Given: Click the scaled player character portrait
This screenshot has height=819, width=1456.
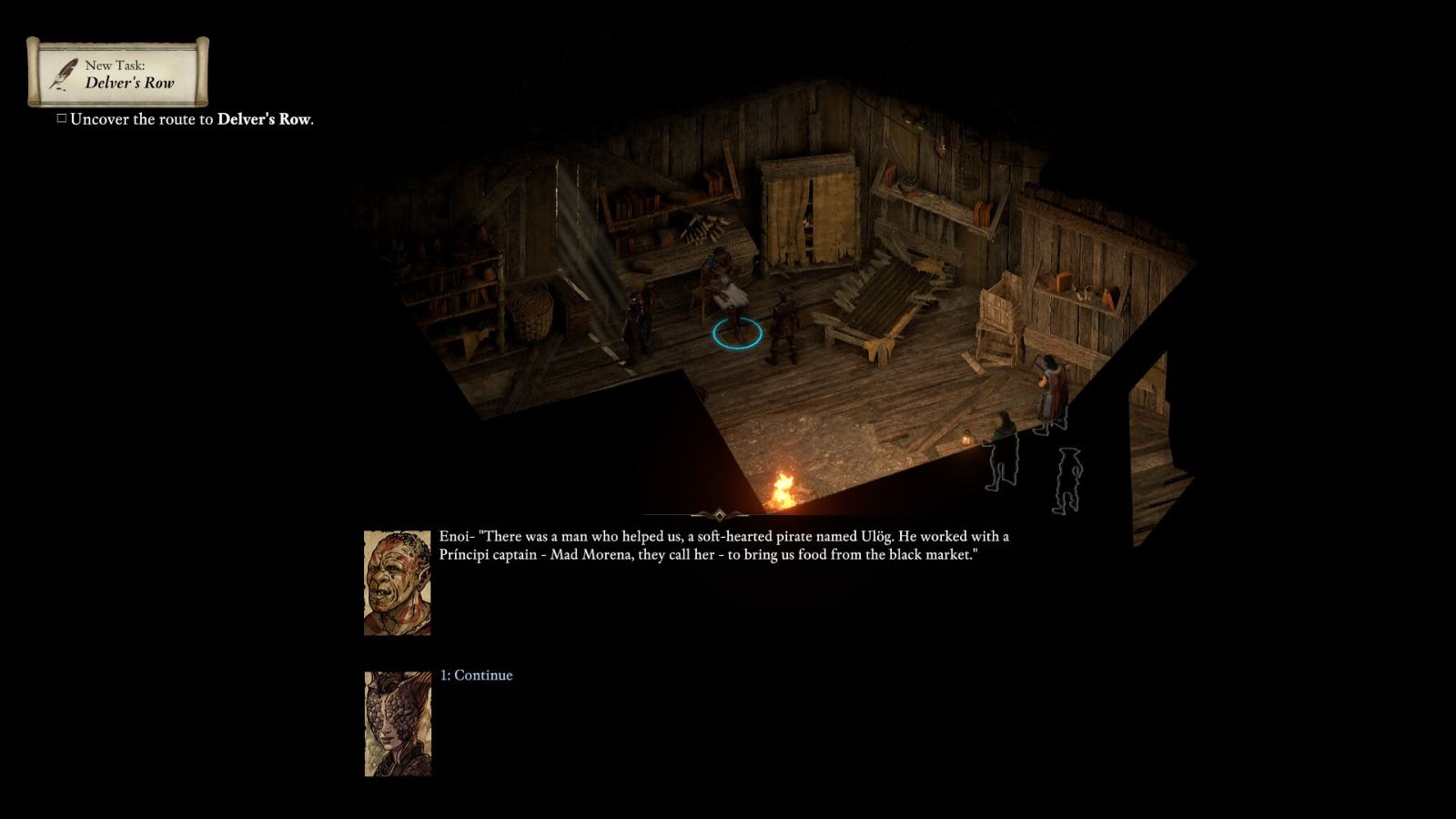Looking at the screenshot, I should tap(398, 718).
